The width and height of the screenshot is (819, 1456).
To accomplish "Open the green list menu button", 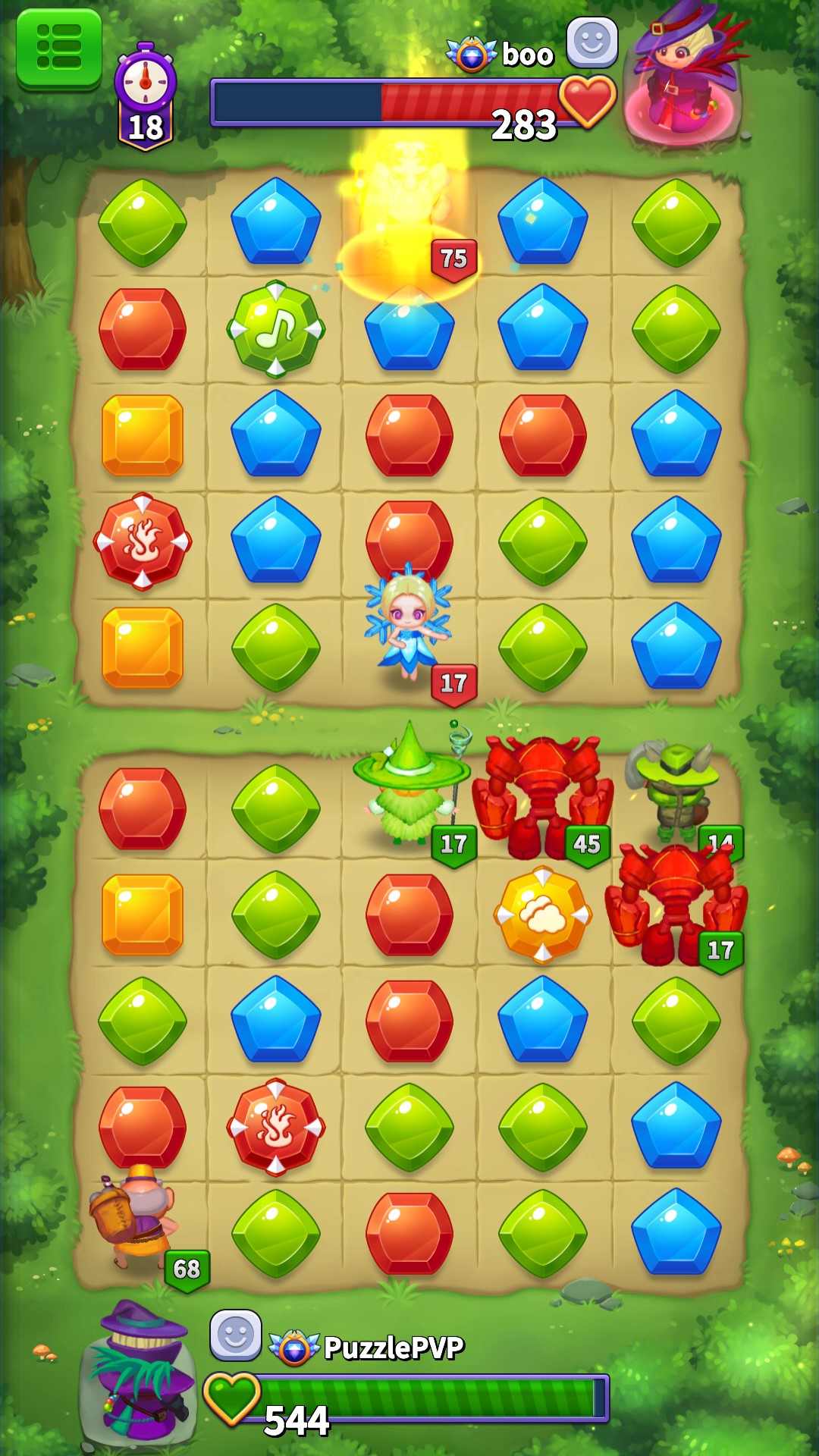I will pyautogui.click(x=59, y=48).
